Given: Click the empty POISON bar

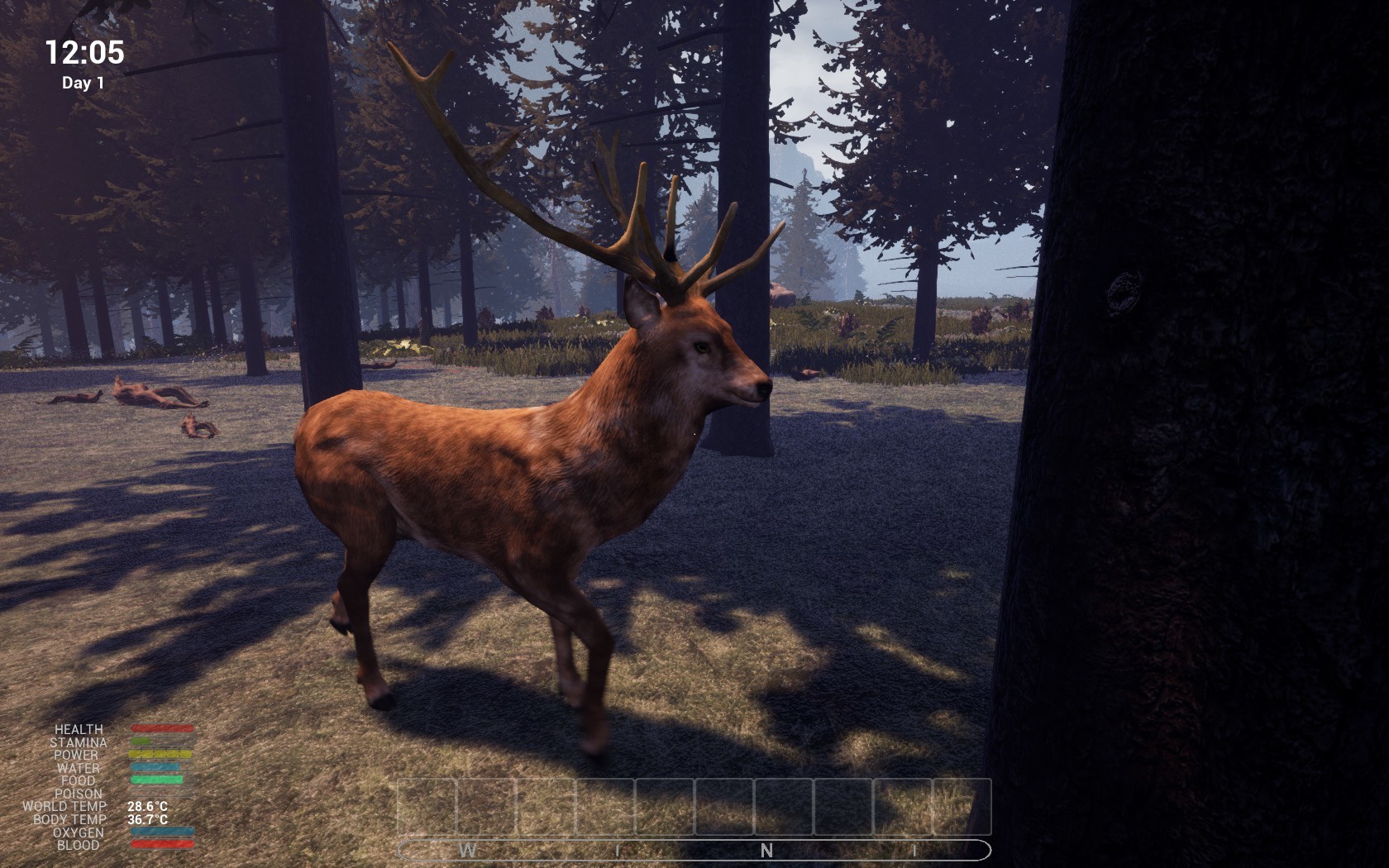Looking at the screenshot, I should (162, 792).
